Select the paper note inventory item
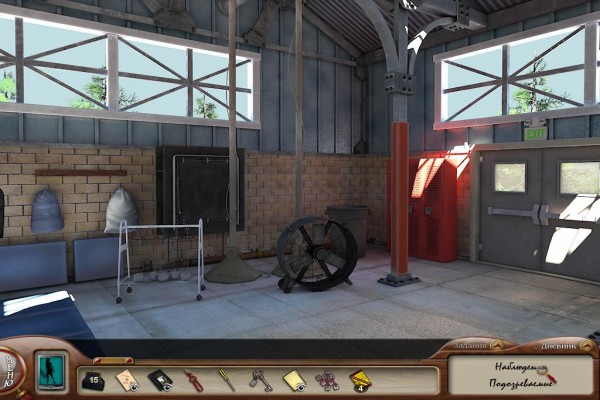The image size is (600, 400). (x=127, y=379)
